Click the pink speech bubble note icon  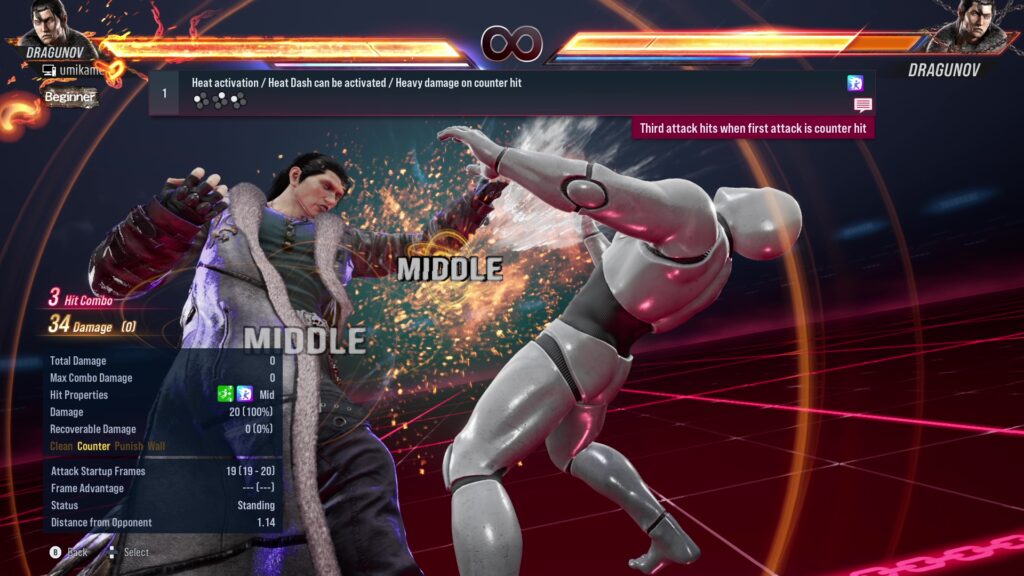point(862,105)
